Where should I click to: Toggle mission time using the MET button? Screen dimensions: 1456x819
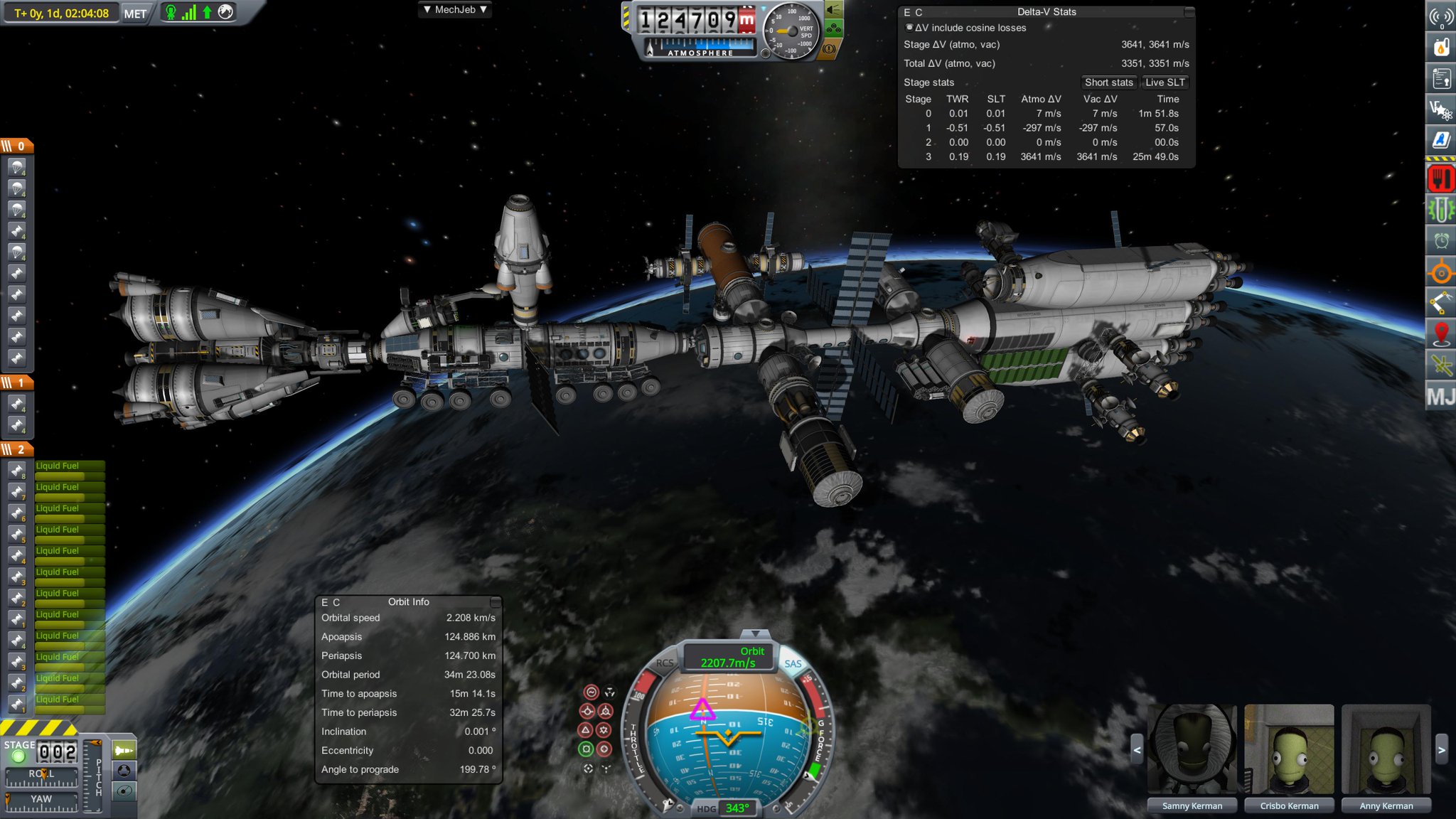[x=134, y=13]
